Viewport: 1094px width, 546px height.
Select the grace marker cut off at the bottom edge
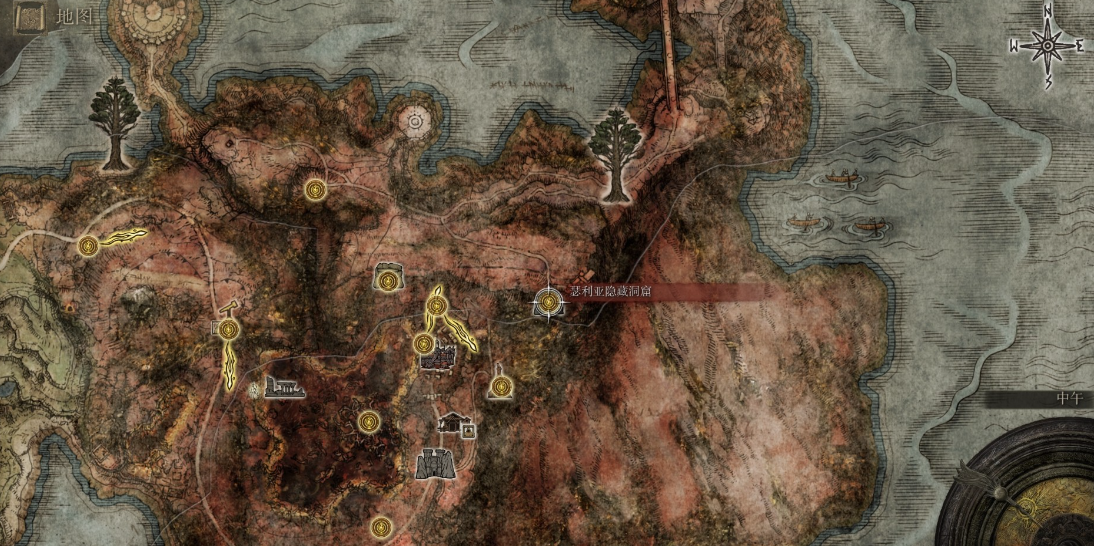(x=380, y=526)
